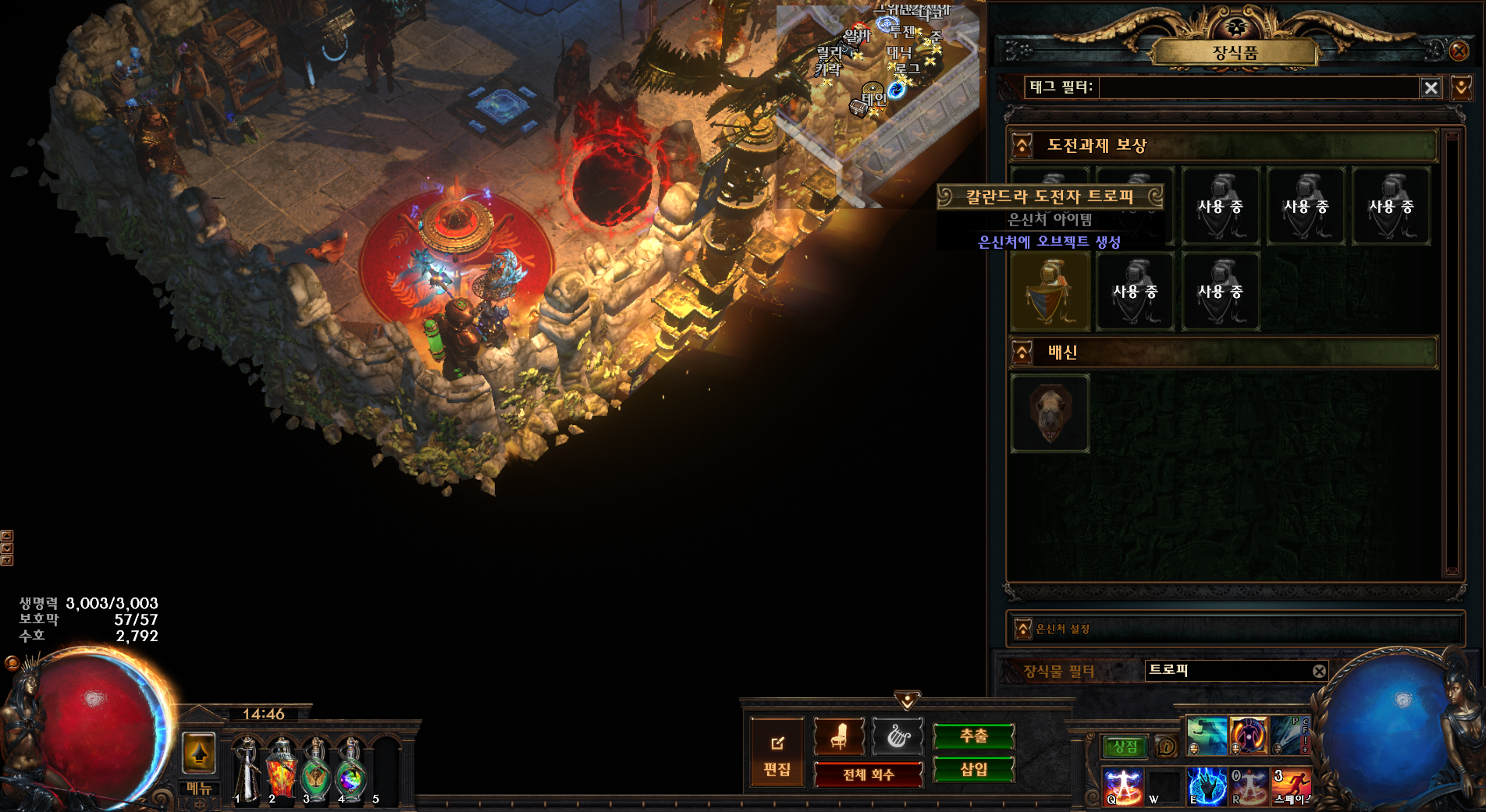Screen dimensions: 1486x812
Task: Click the 삽입 import button
Action: point(973,770)
